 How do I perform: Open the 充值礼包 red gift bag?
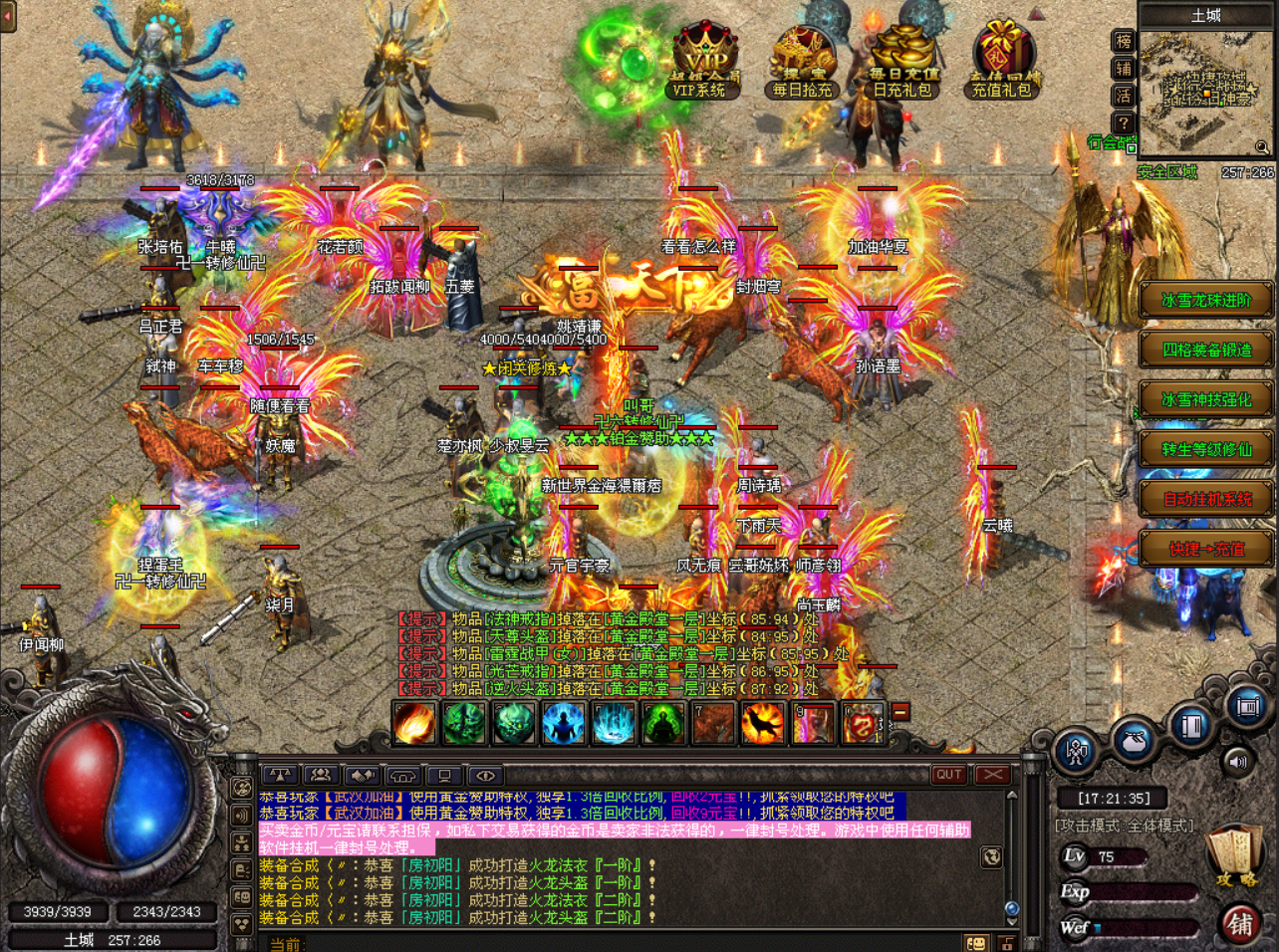1002,66
